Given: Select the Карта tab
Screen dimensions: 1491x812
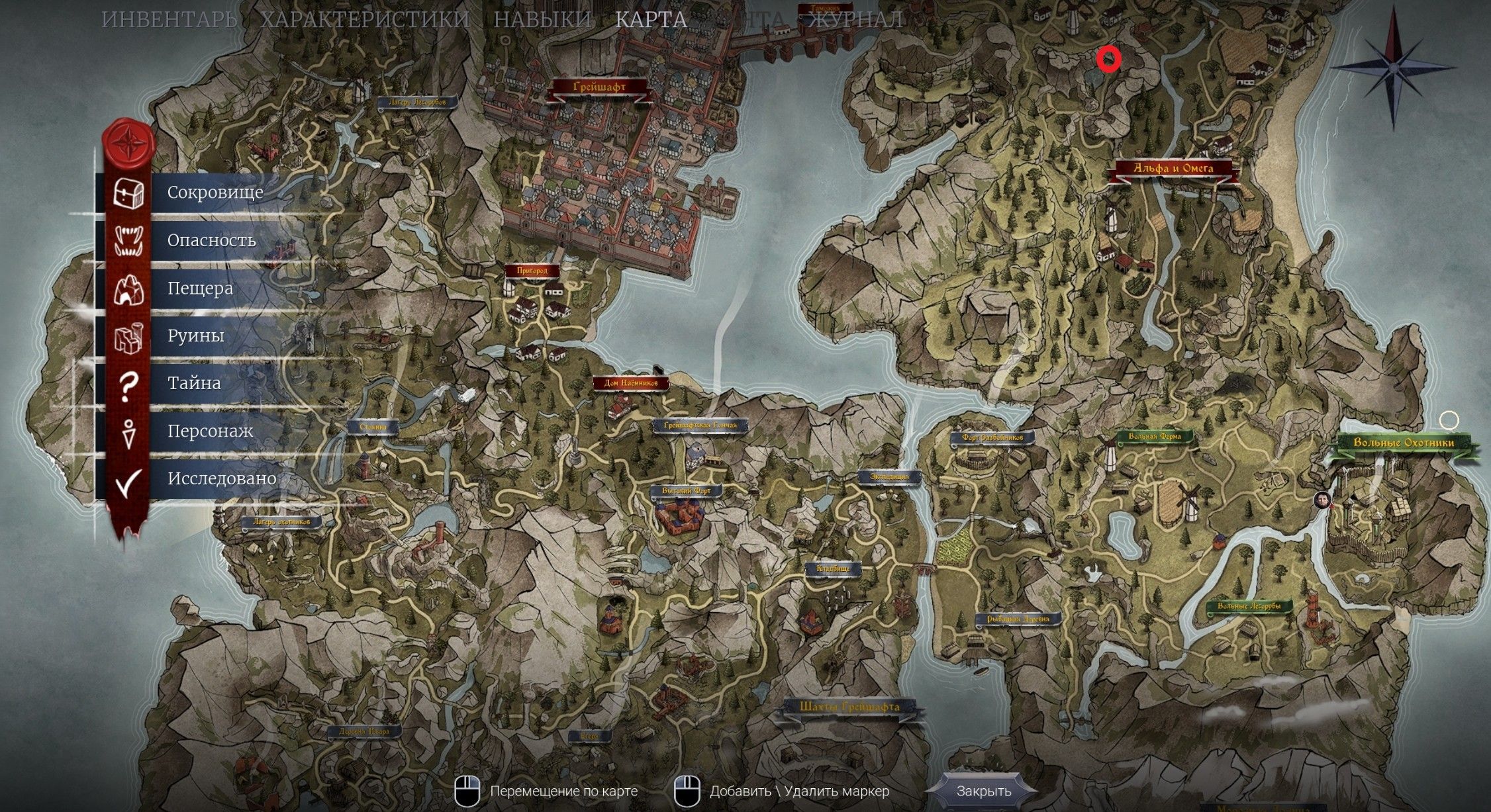Looking at the screenshot, I should point(651,19).
